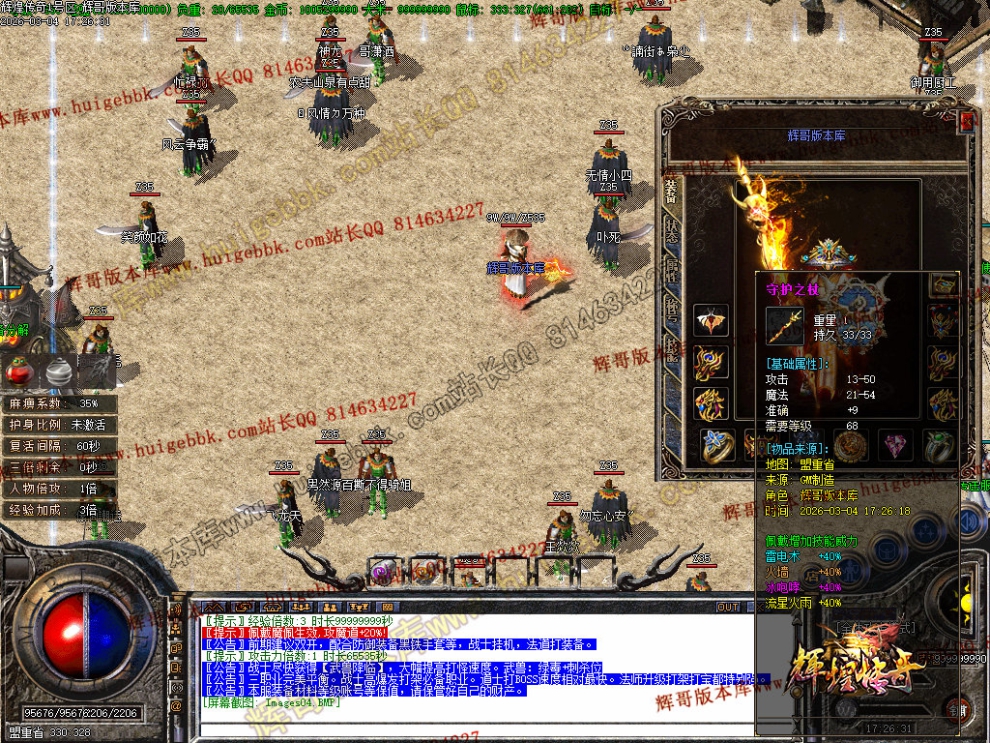Click the OUT button above chat
Image resolution: width=990 pixels, height=743 pixels.
pos(729,607)
